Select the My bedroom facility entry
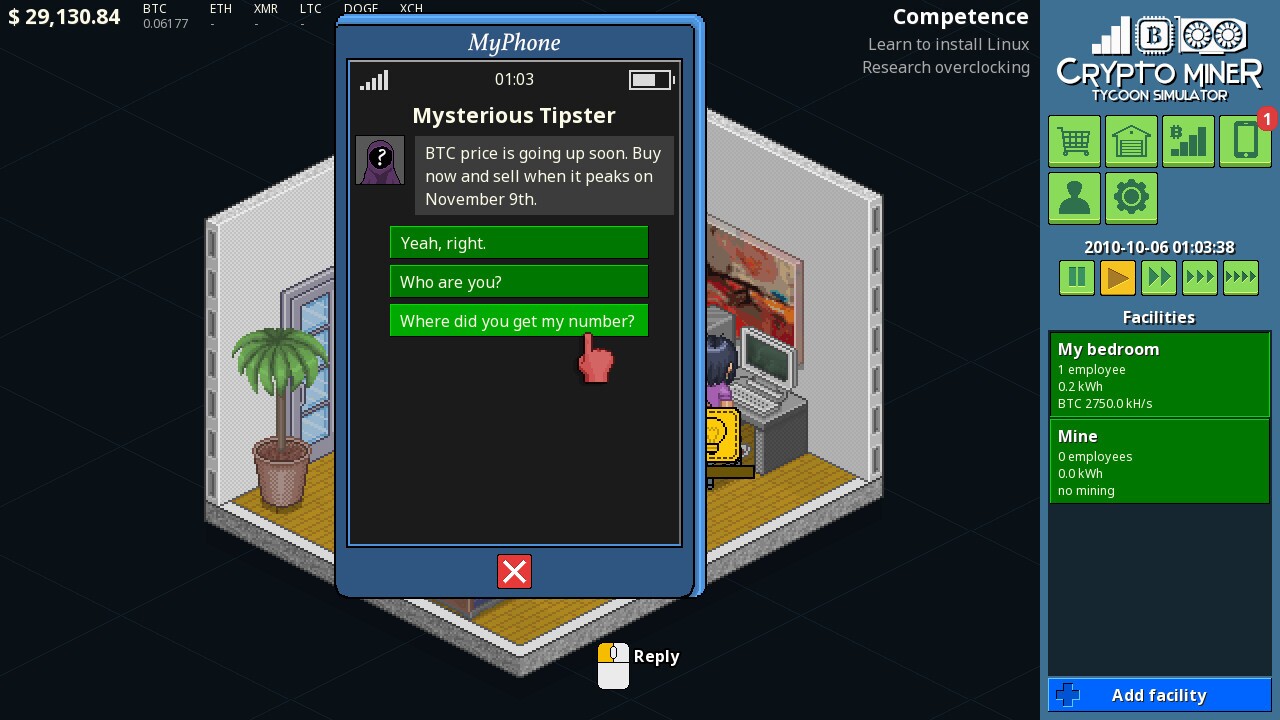The height and width of the screenshot is (720, 1280). point(1159,374)
